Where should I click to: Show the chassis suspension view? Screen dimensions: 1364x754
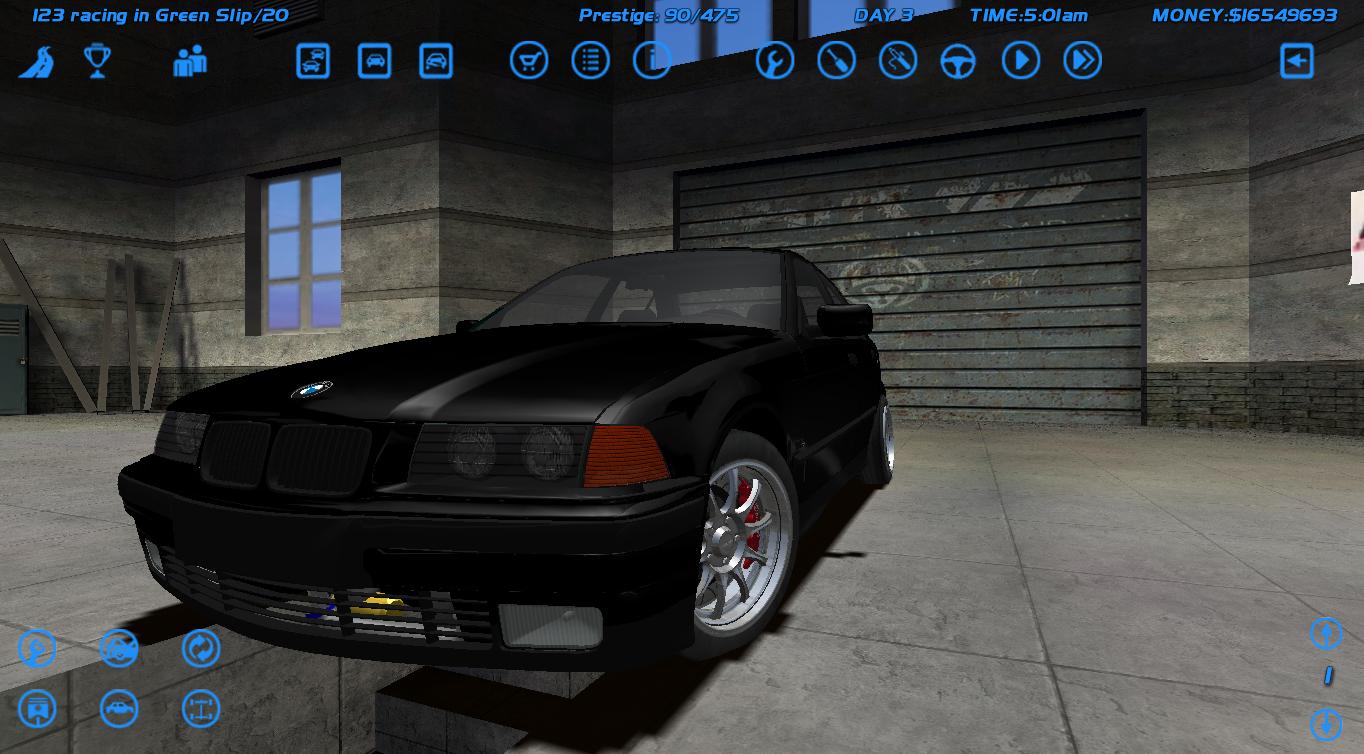click(199, 707)
